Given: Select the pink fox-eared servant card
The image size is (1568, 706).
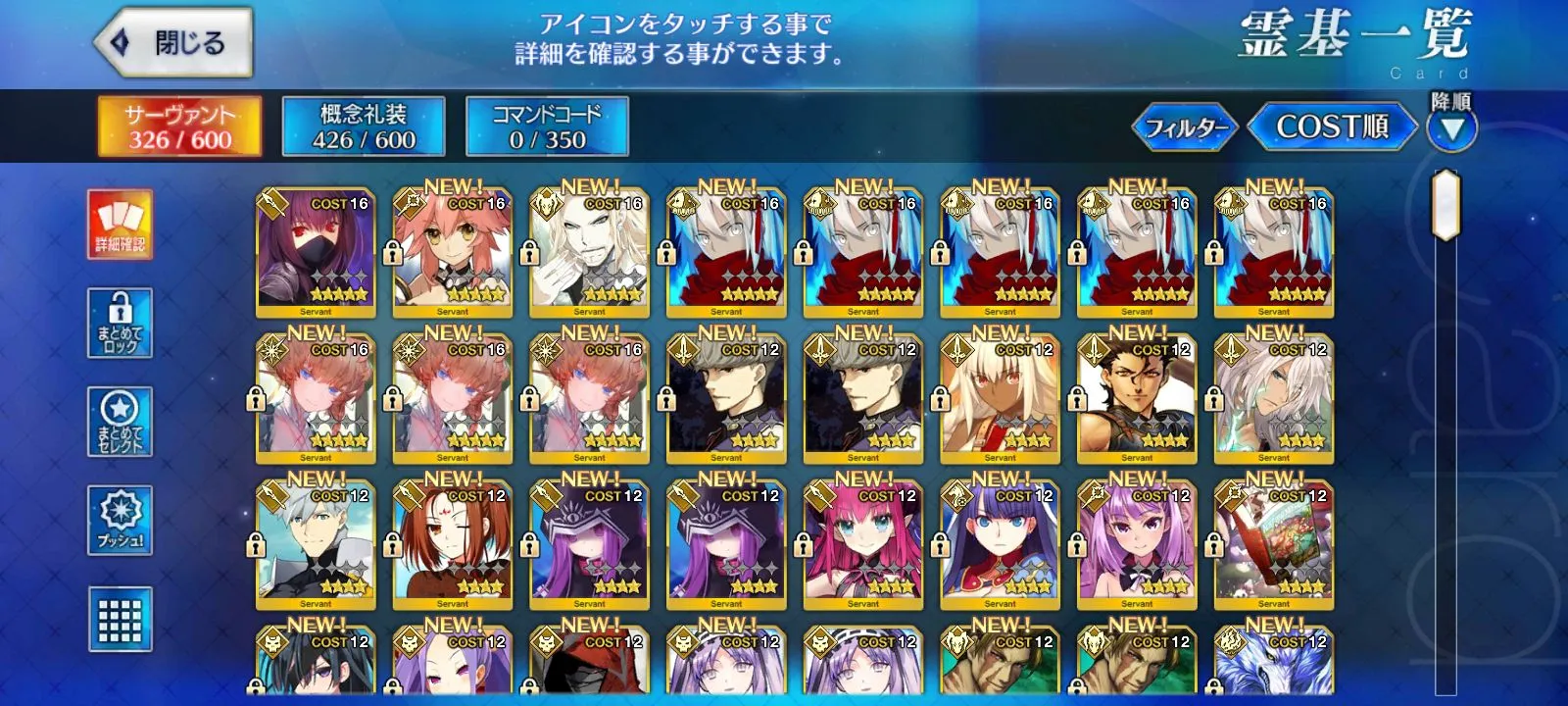Looking at the screenshot, I should [x=452, y=253].
